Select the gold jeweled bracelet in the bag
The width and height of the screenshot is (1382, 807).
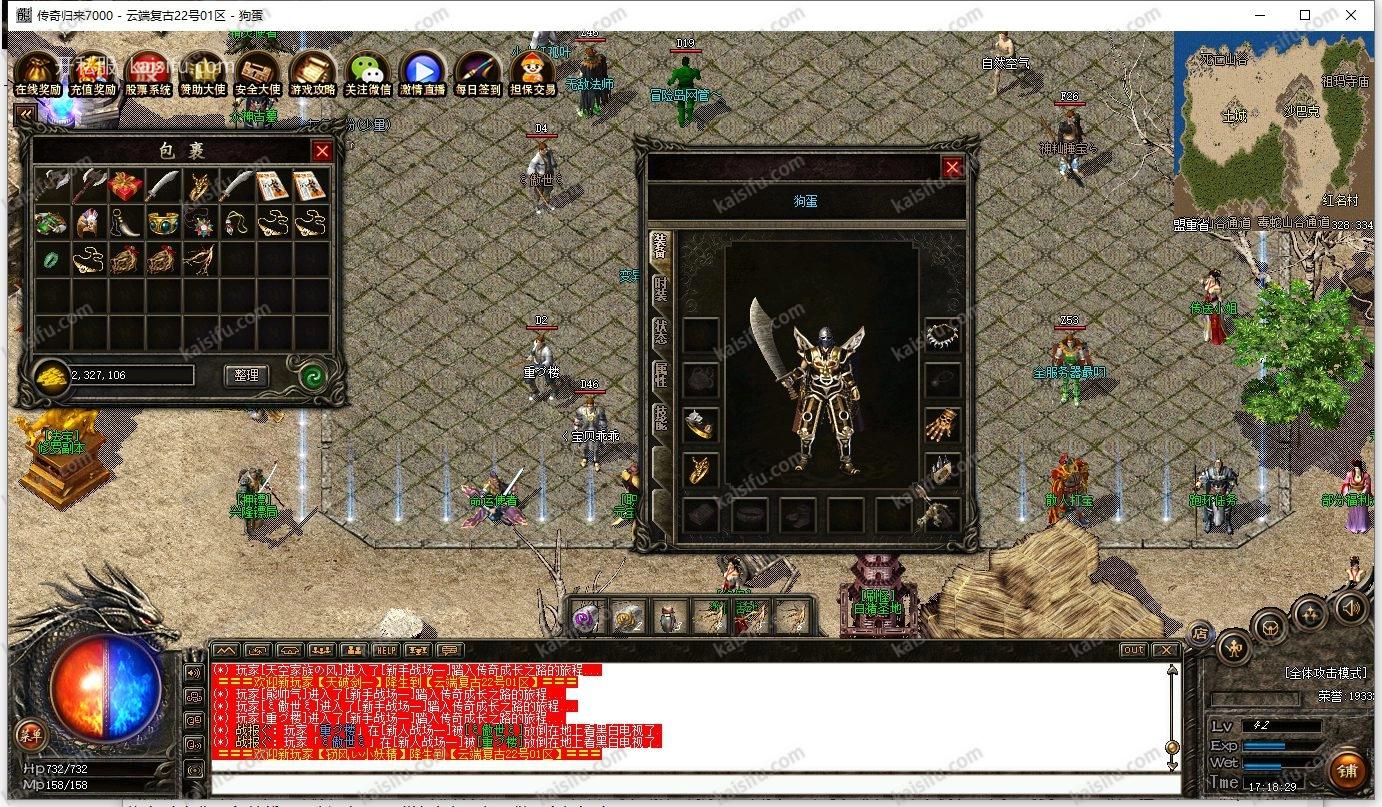(163, 222)
